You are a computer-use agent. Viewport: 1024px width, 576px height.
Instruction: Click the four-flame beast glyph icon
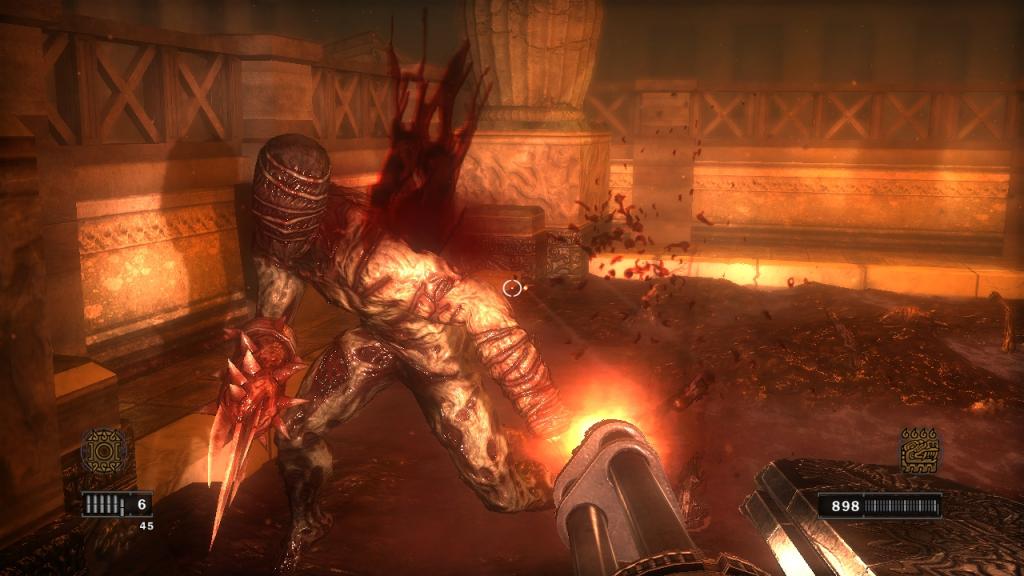click(920, 451)
